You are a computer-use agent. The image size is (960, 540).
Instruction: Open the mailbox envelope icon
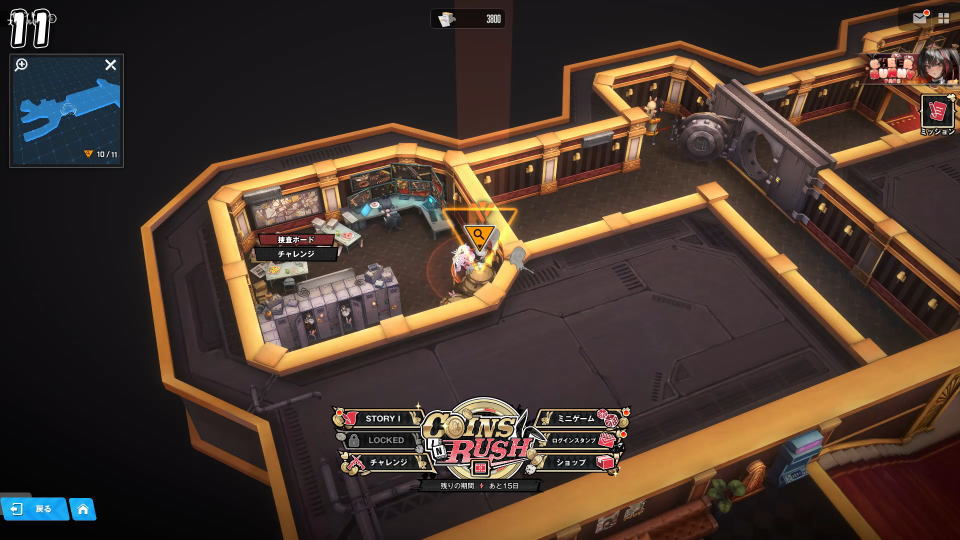[x=919, y=18]
